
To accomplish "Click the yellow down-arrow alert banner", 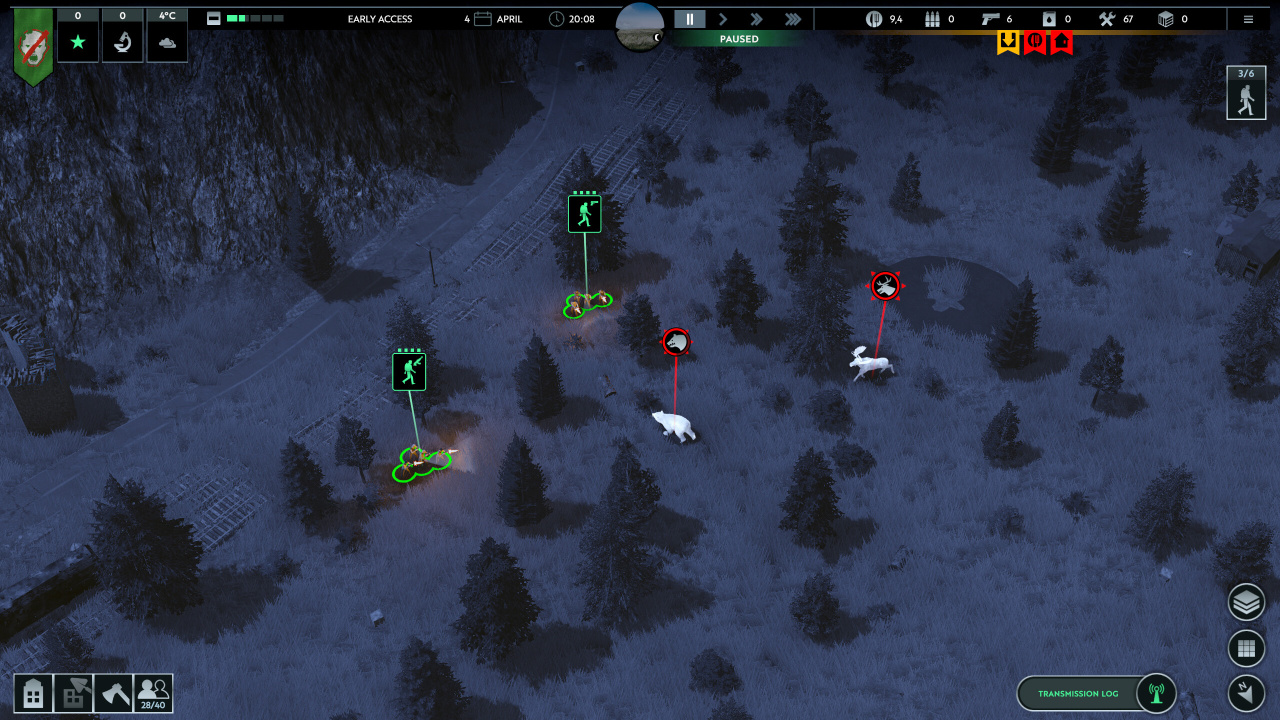I will pyautogui.click(x=1008, y=42).
